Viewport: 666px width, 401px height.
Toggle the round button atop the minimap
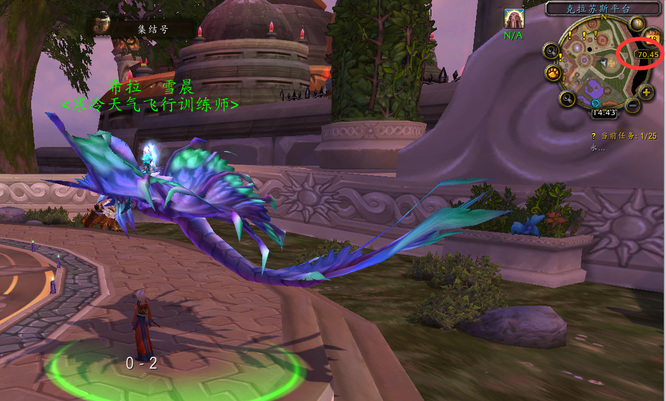coord(637,24)
